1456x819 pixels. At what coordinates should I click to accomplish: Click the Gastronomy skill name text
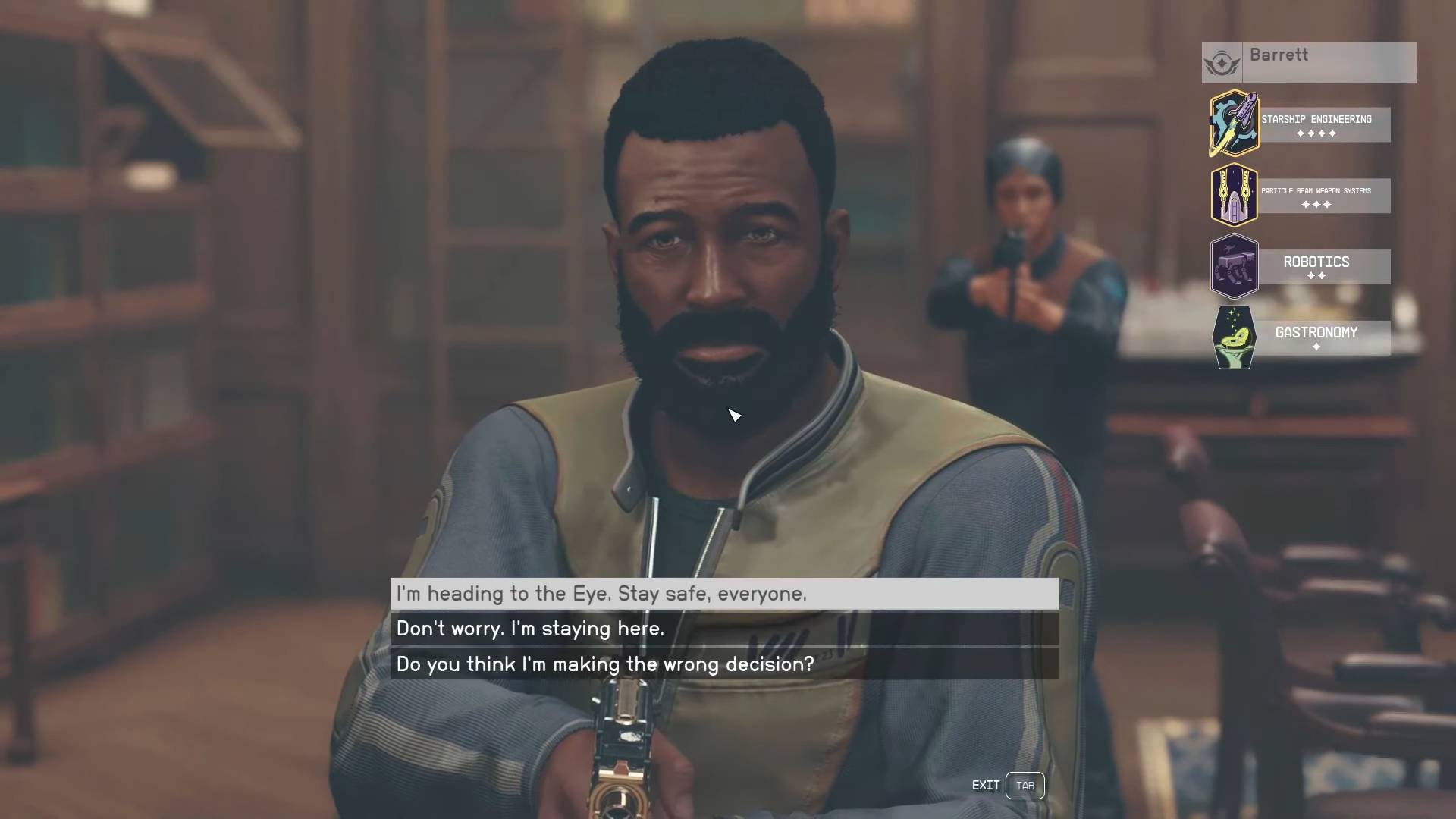click(x=1316, y=331)
